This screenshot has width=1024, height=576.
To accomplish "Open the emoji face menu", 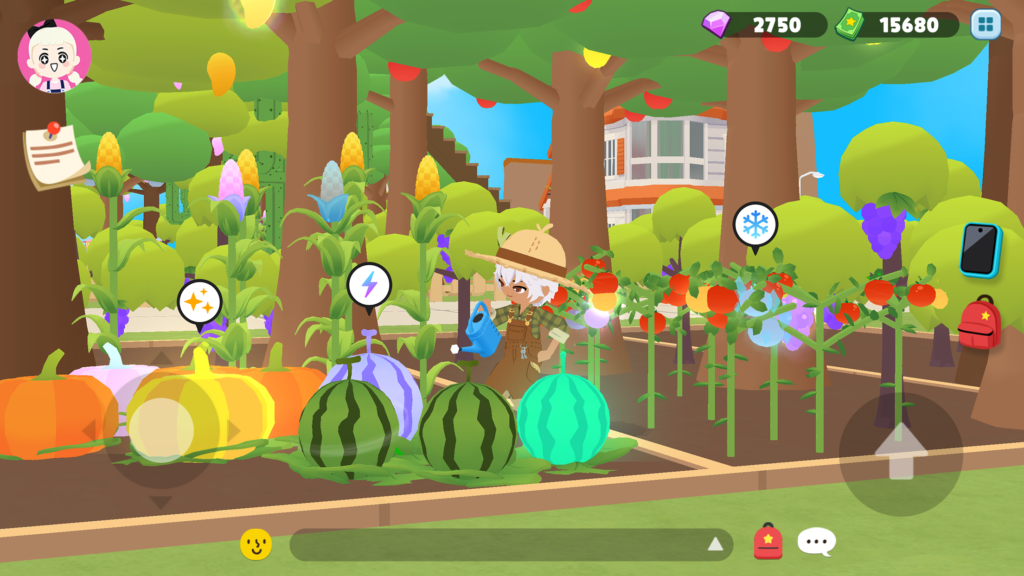I will 256,544.
